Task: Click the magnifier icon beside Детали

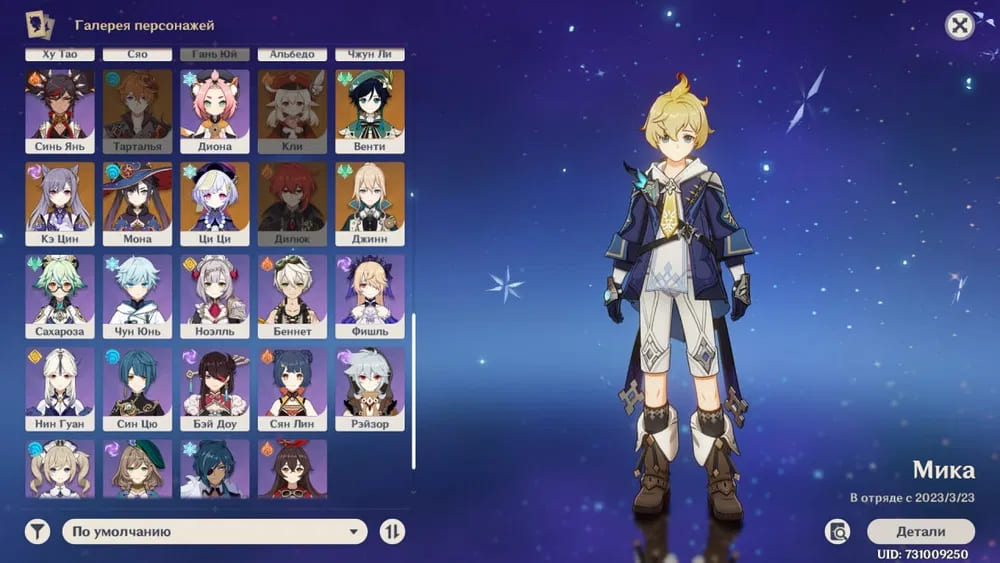Action: (x=838, y=531)
